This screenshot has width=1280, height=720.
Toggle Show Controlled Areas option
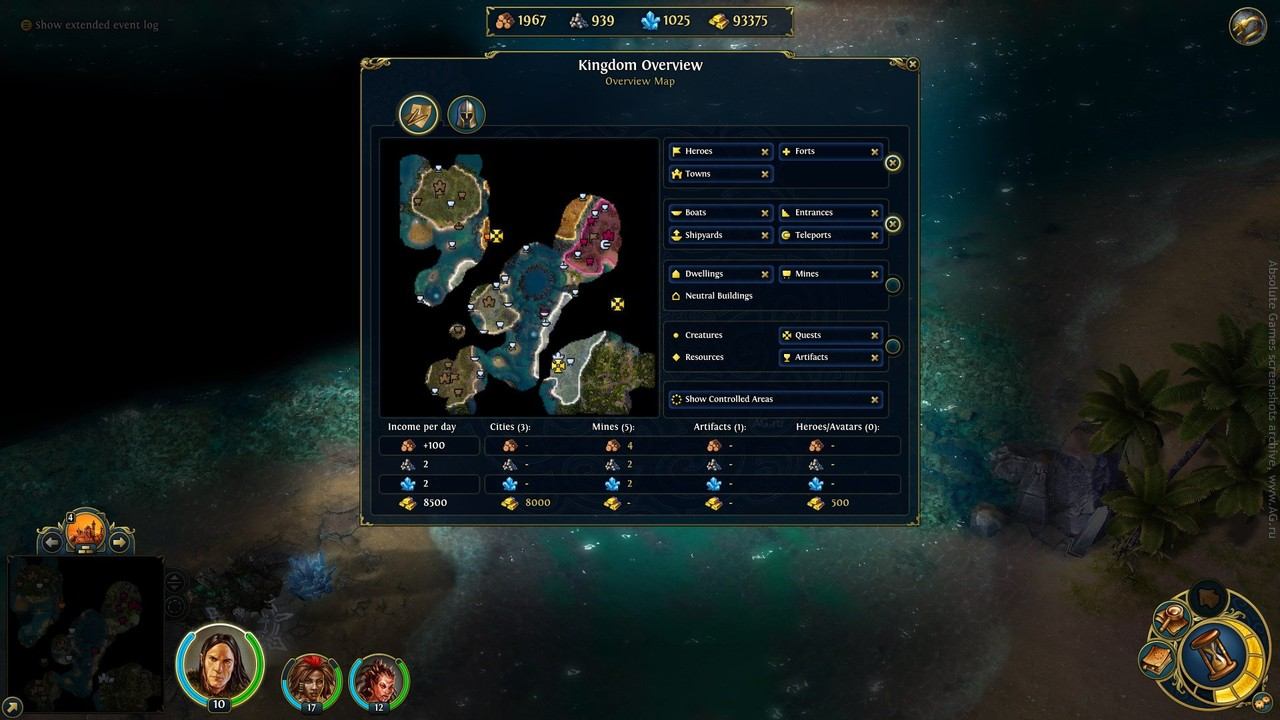(x=775, y=399)
